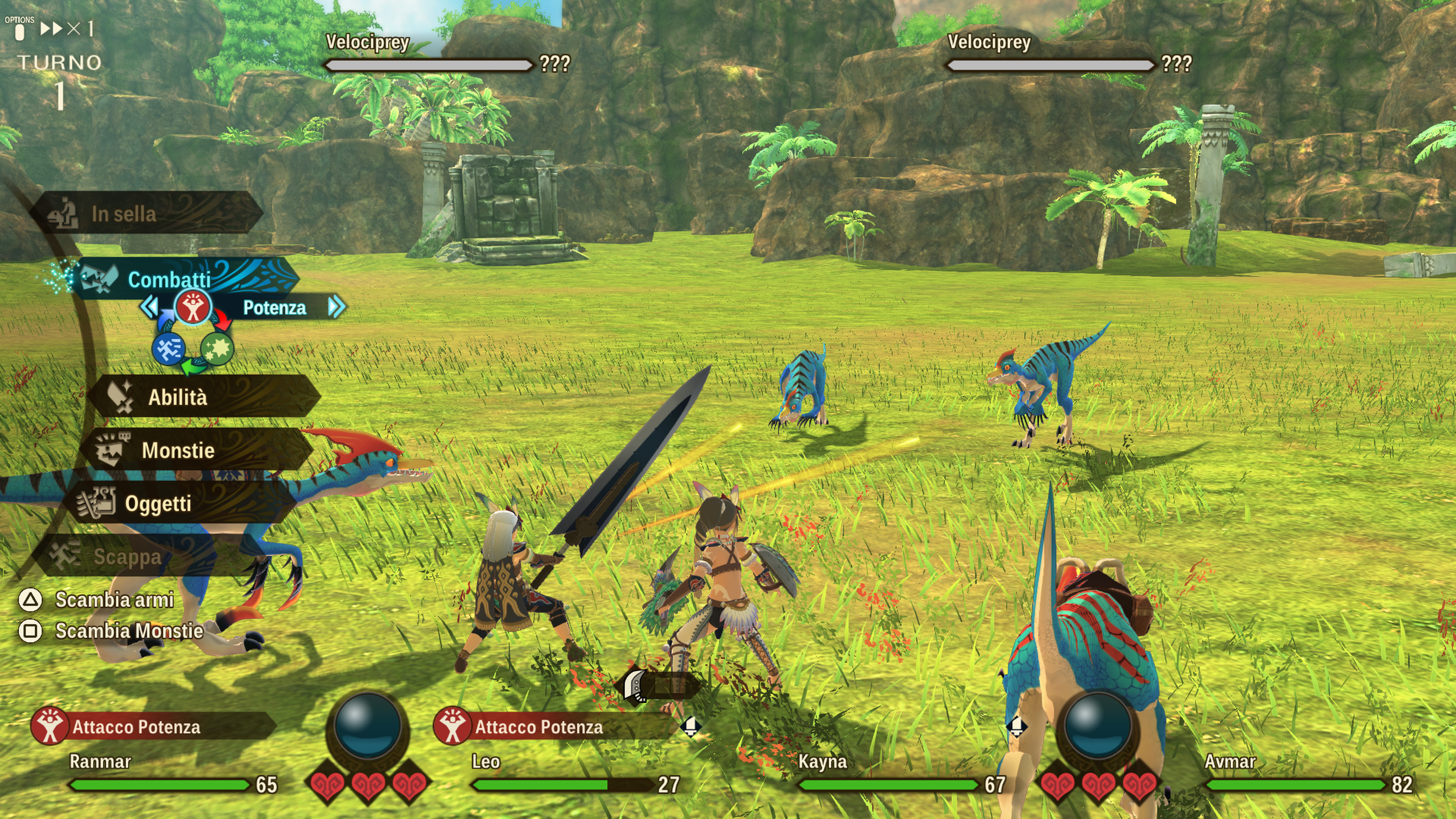
Task: Select the Combatti command
Action: [169, 279]
